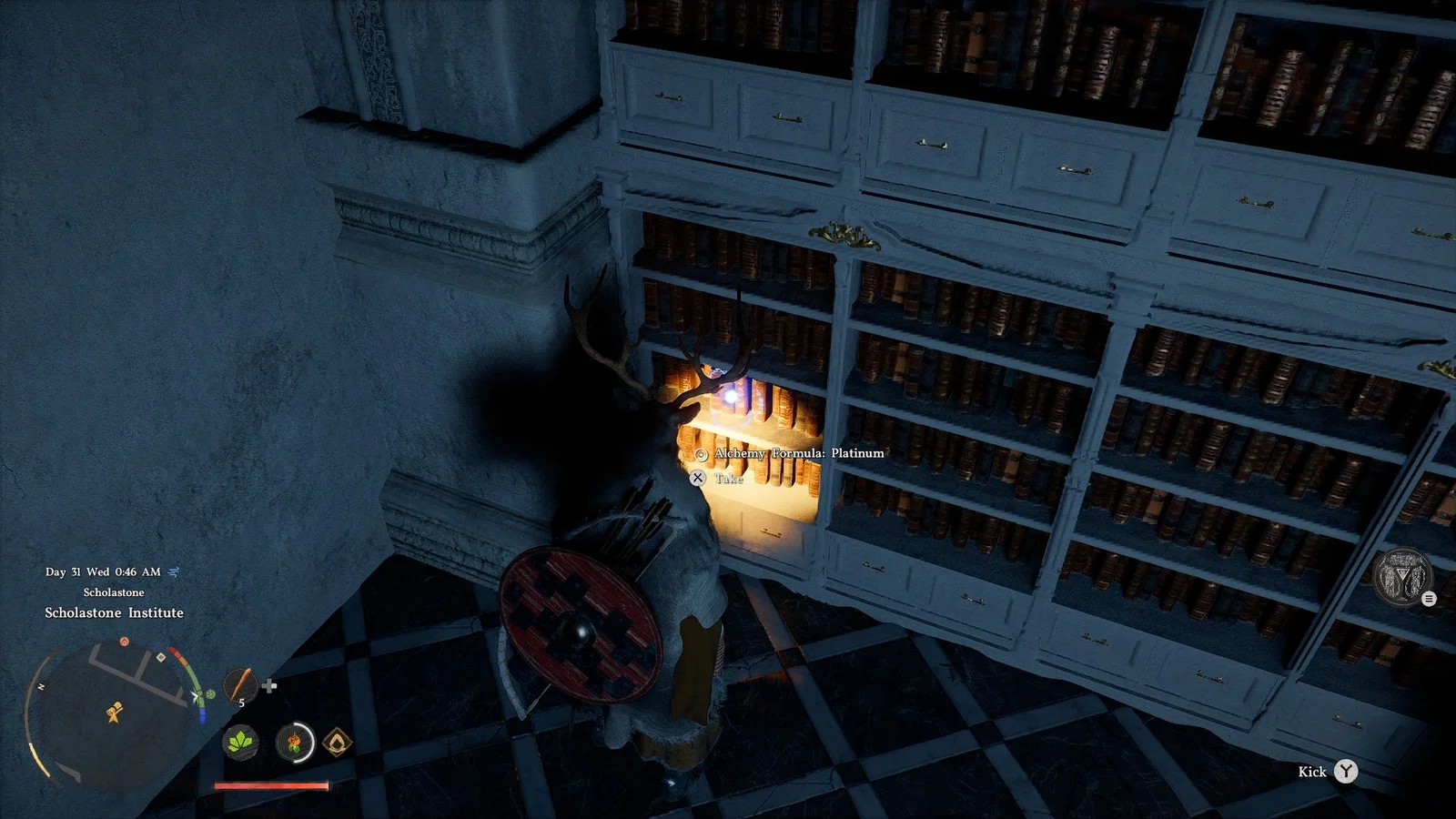
Task: Select the arrow ammo slot
Action: (x=240, y=684)
